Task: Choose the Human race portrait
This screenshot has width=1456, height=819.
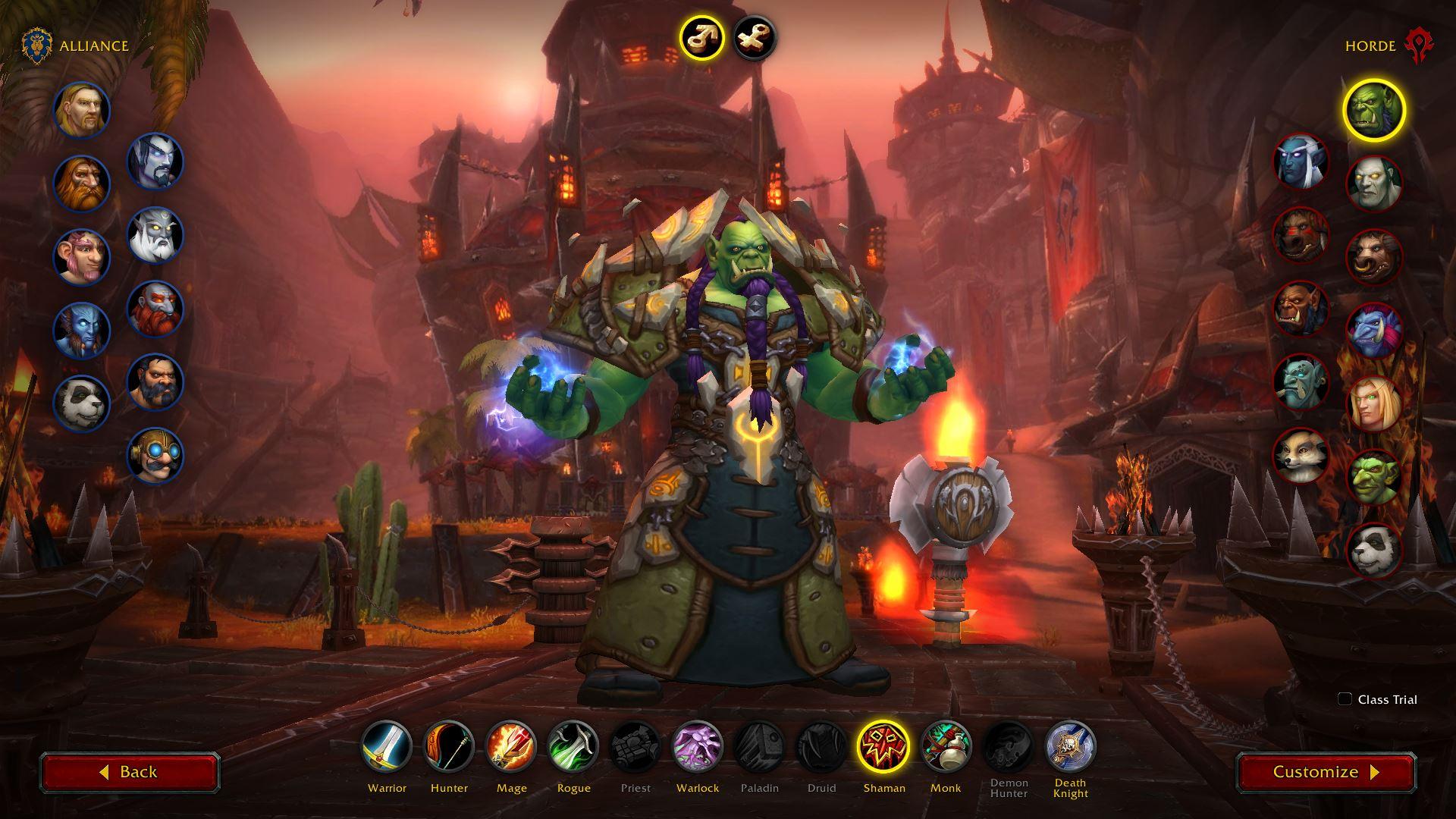Action: click(x=82, y=110)
